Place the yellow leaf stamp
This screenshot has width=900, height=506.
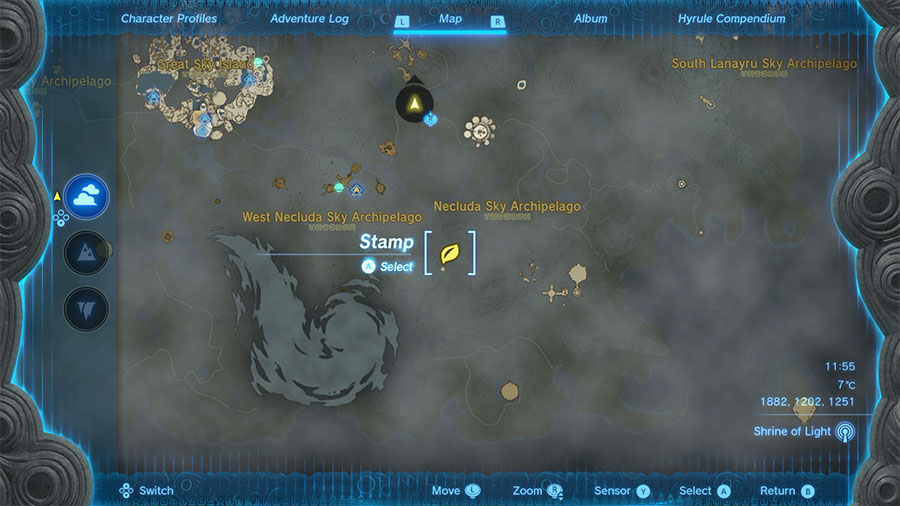point(449,253)
